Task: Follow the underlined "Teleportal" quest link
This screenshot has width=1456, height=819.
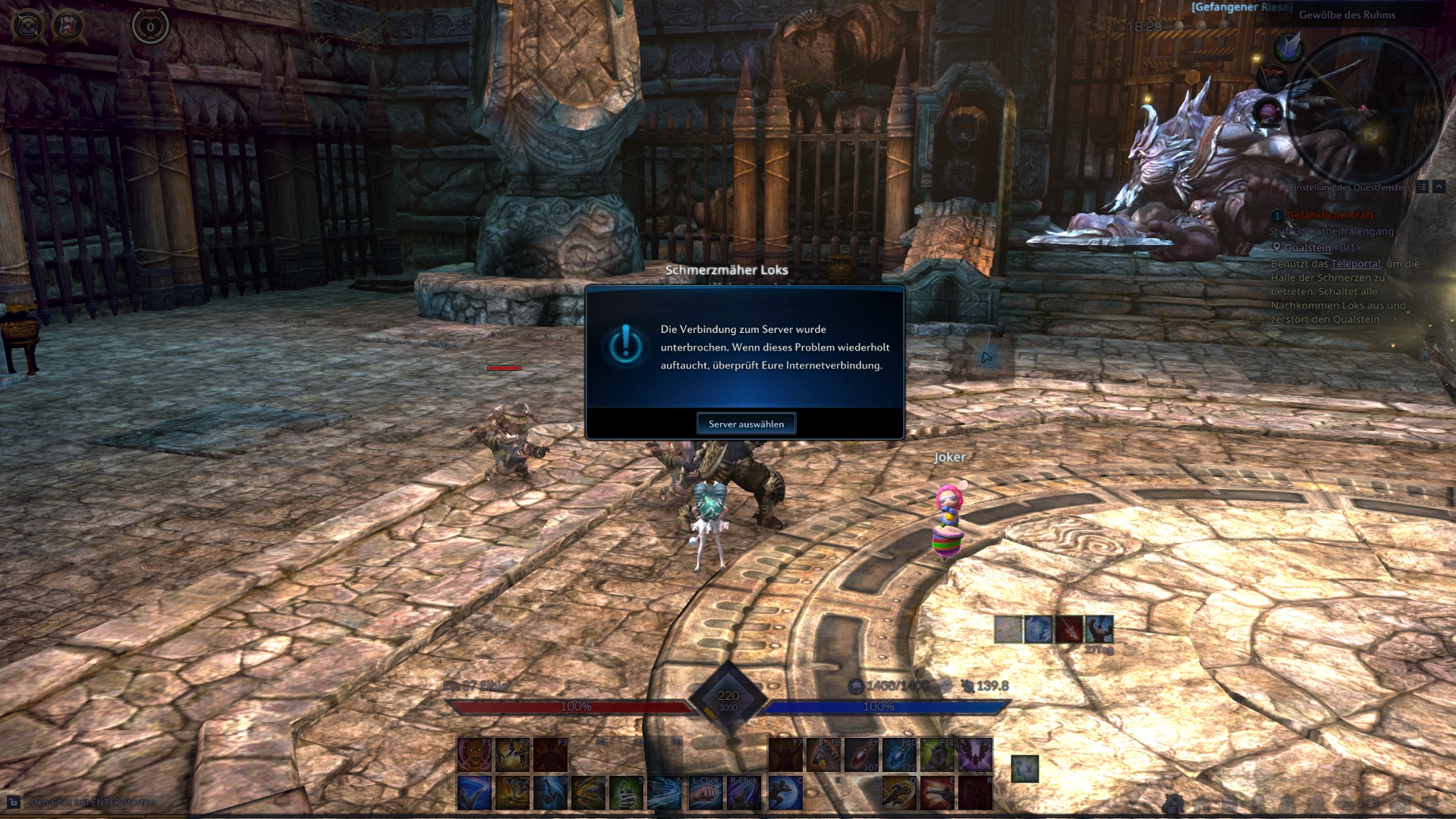Action: click(x=1356, y=264)
